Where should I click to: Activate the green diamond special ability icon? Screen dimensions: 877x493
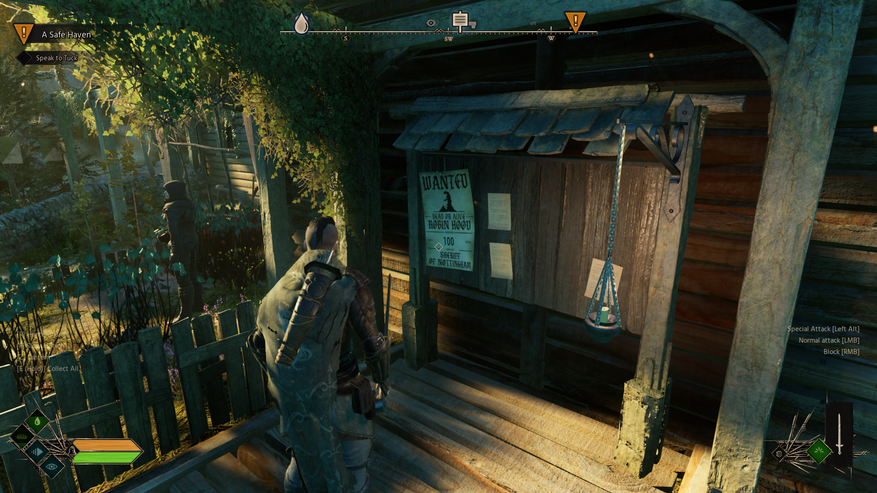(x=819, y=451)
